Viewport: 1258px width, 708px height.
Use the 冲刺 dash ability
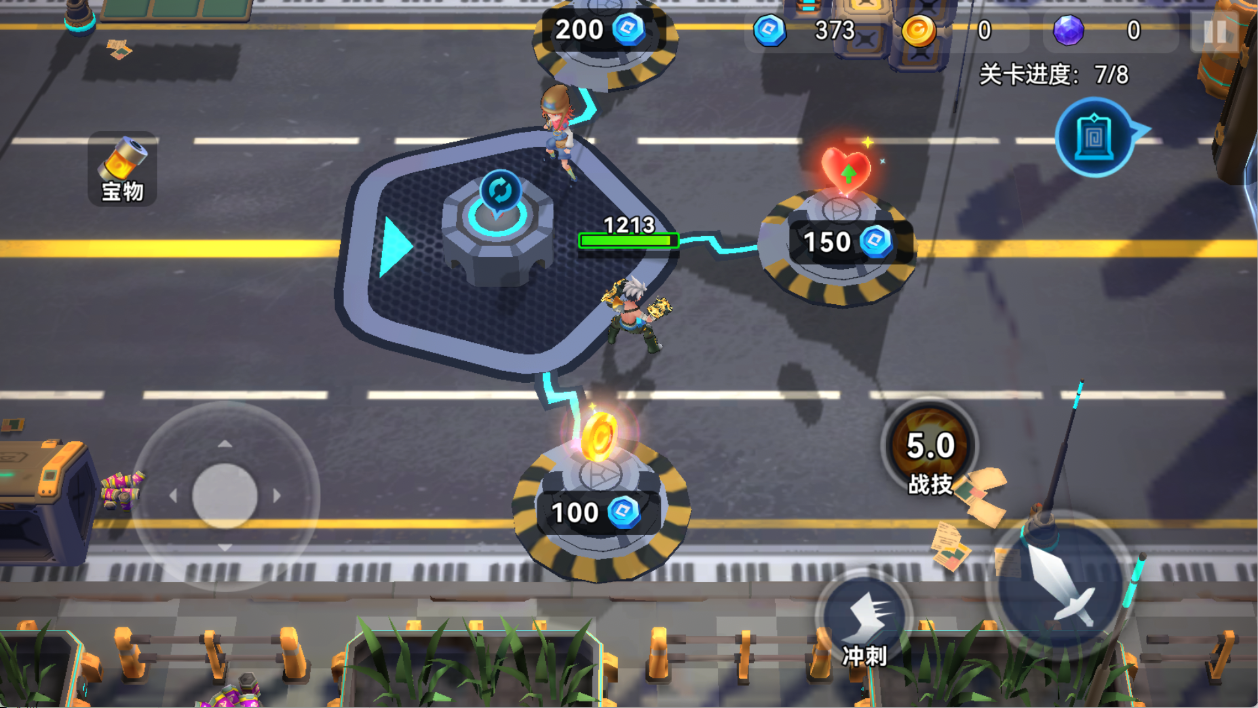(x=864, y=622)
